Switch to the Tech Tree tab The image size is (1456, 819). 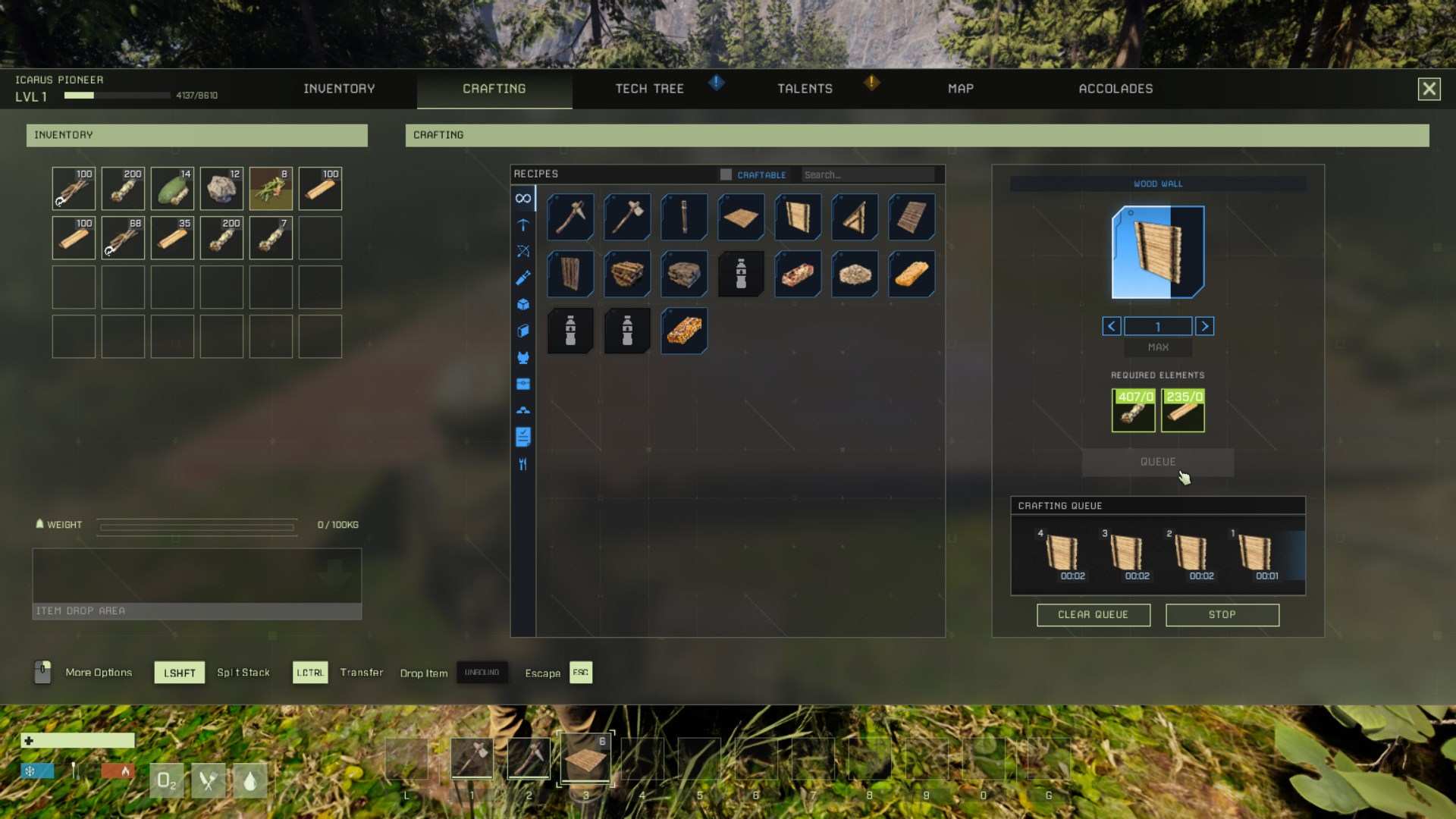tap(650, 89)
